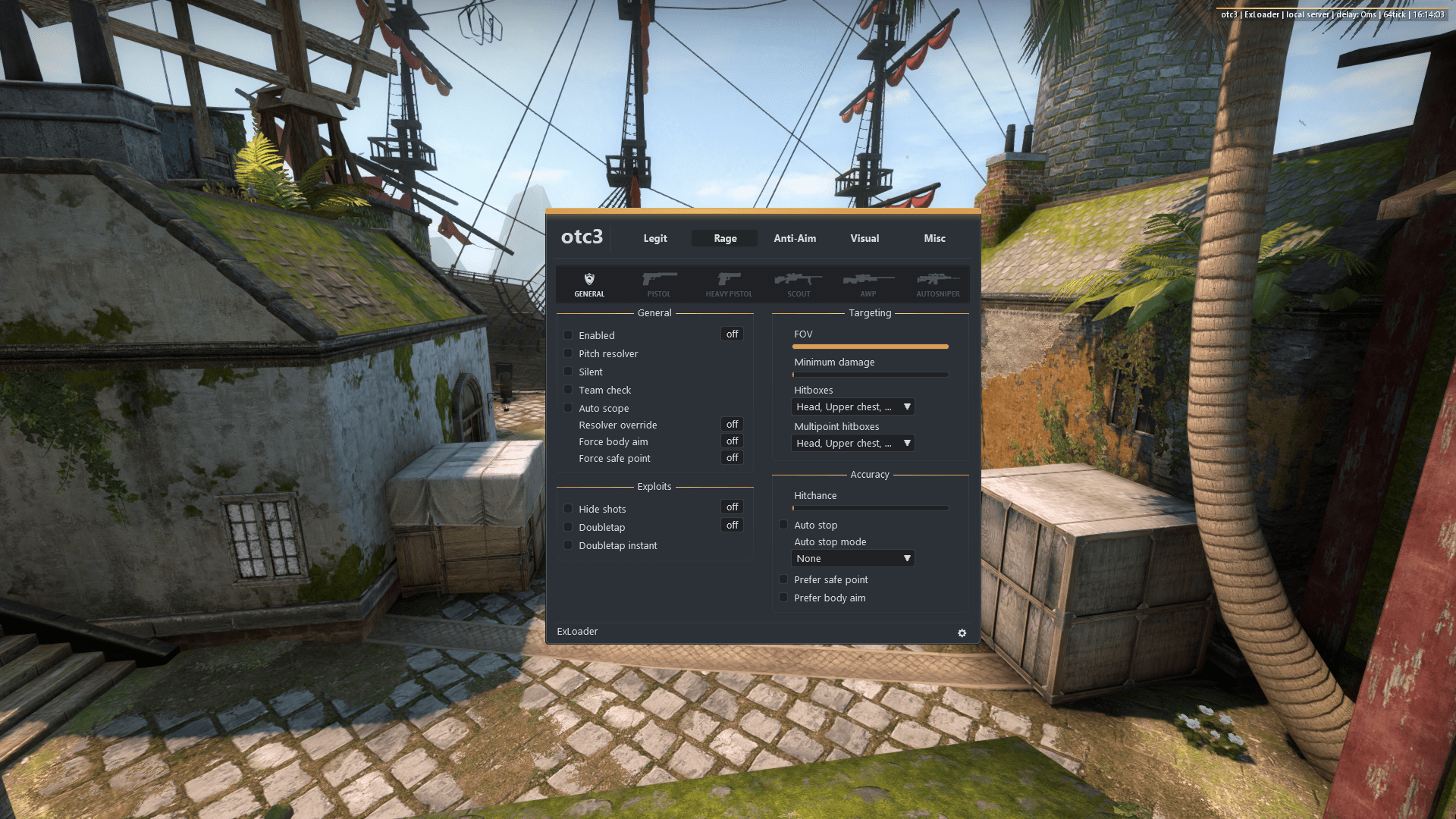Expand the Multipoint hitboxes dropdown

(852, 443)
